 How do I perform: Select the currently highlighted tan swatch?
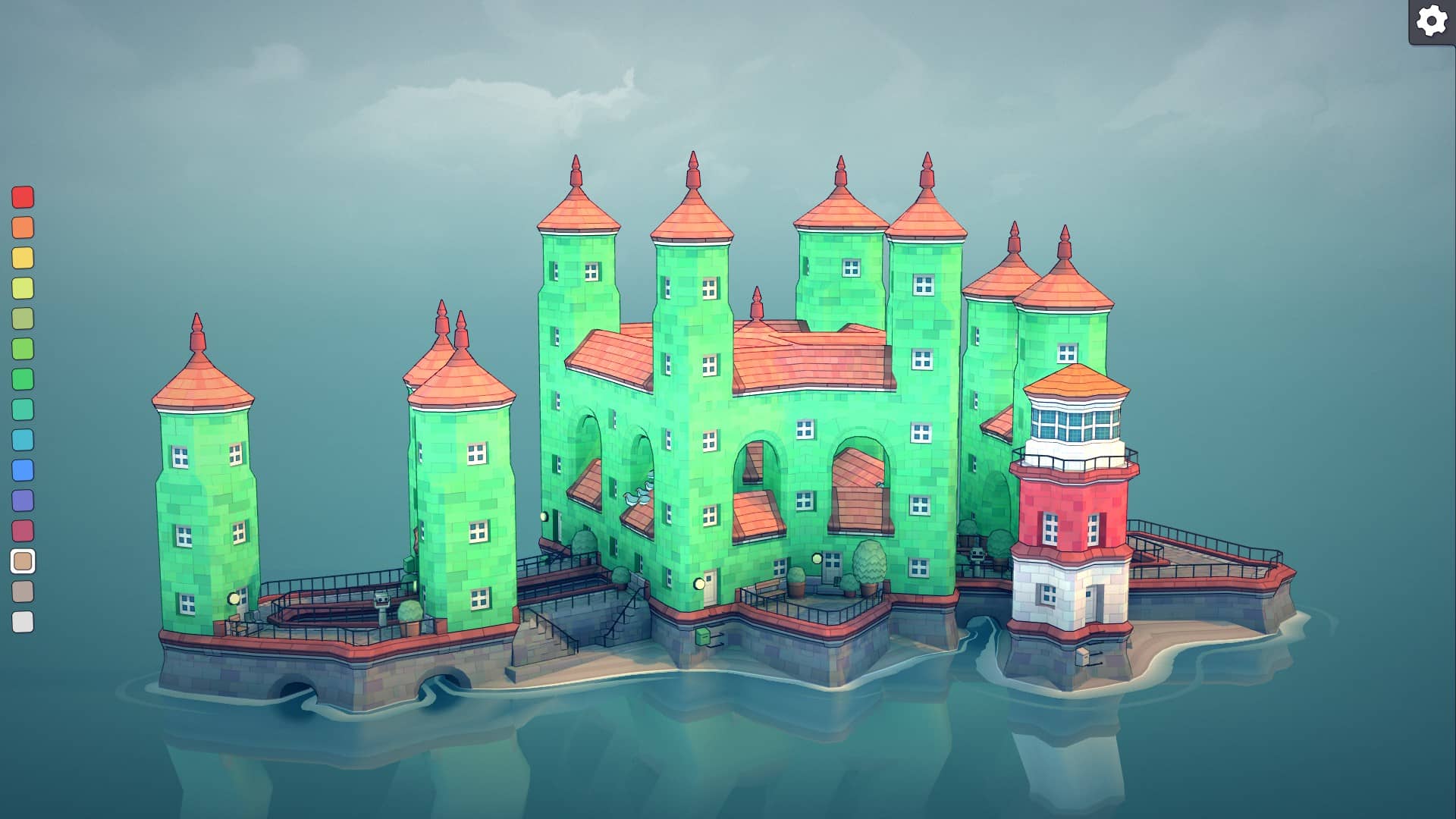pyautogui.click(x=23, y=561)
